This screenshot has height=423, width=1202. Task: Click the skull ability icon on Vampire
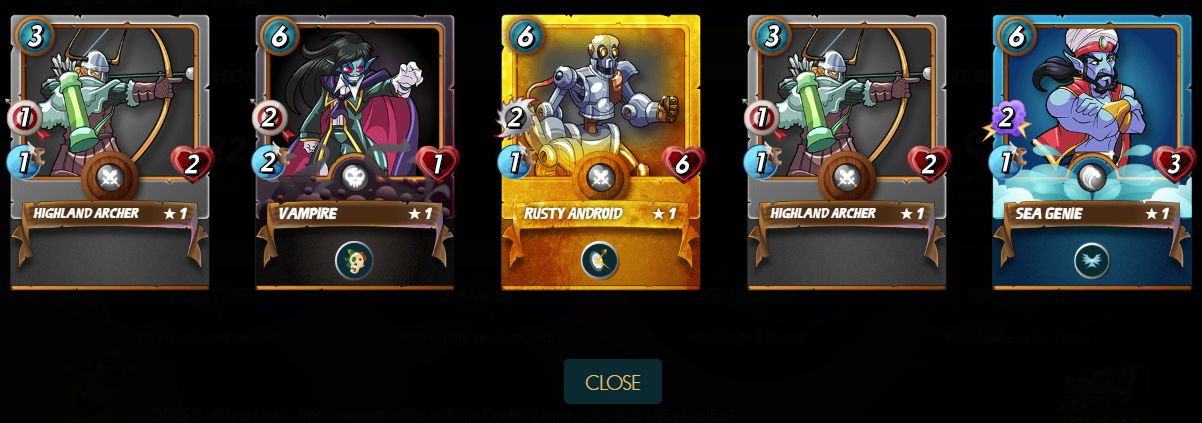(x=354, y=260)
